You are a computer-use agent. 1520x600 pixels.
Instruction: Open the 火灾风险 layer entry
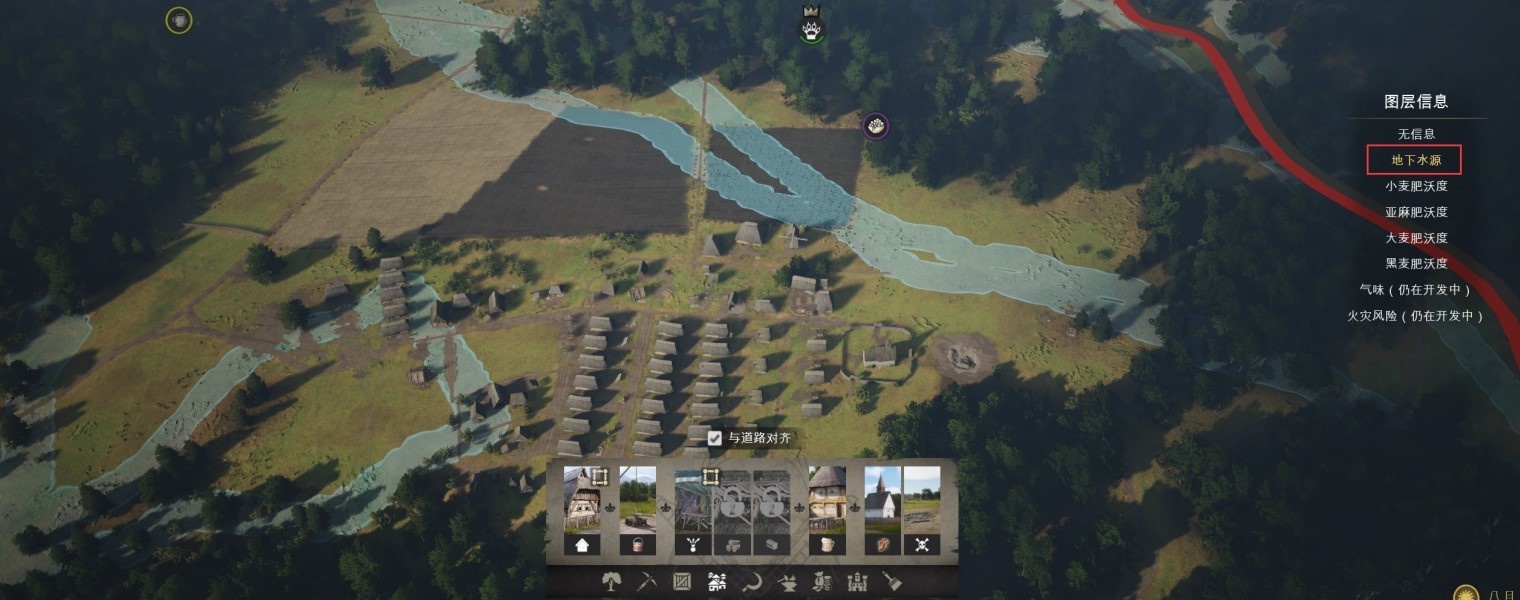coord(1415,316)
